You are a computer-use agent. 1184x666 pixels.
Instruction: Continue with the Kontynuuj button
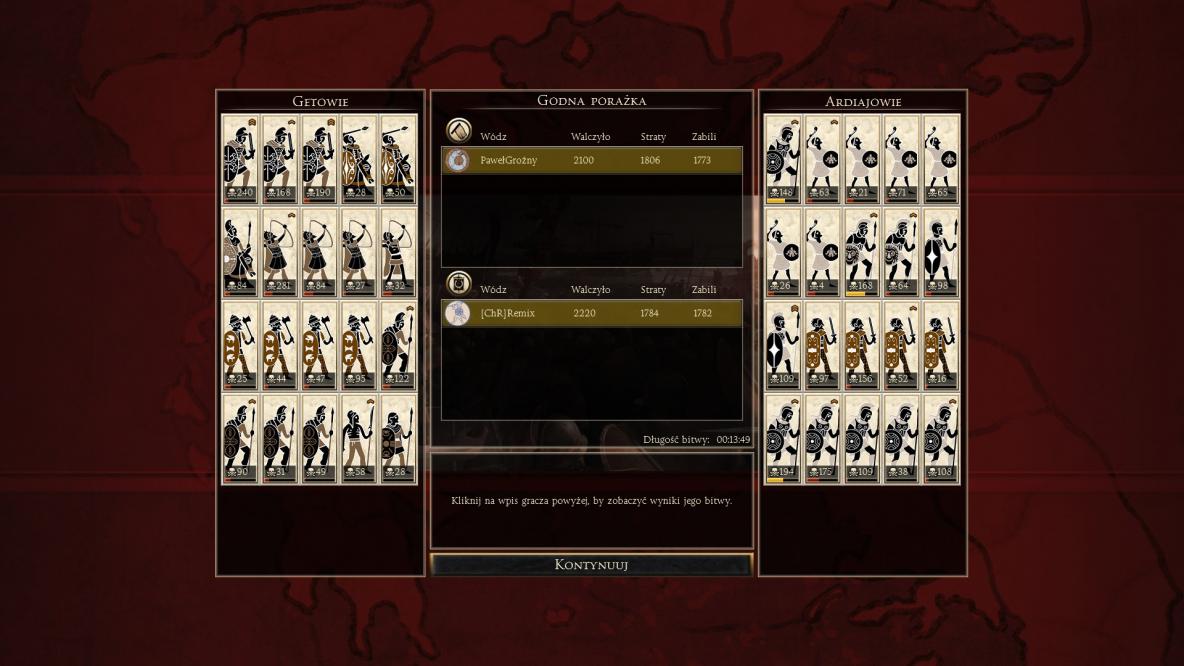pos(591,565)
